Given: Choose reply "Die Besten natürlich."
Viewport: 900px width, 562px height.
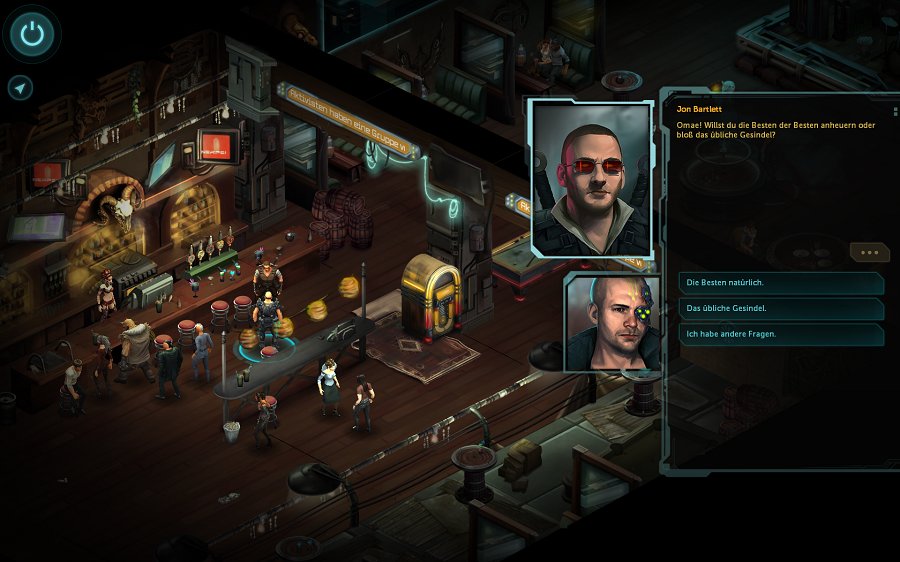Looking at the screenshot, I should 780,283.
